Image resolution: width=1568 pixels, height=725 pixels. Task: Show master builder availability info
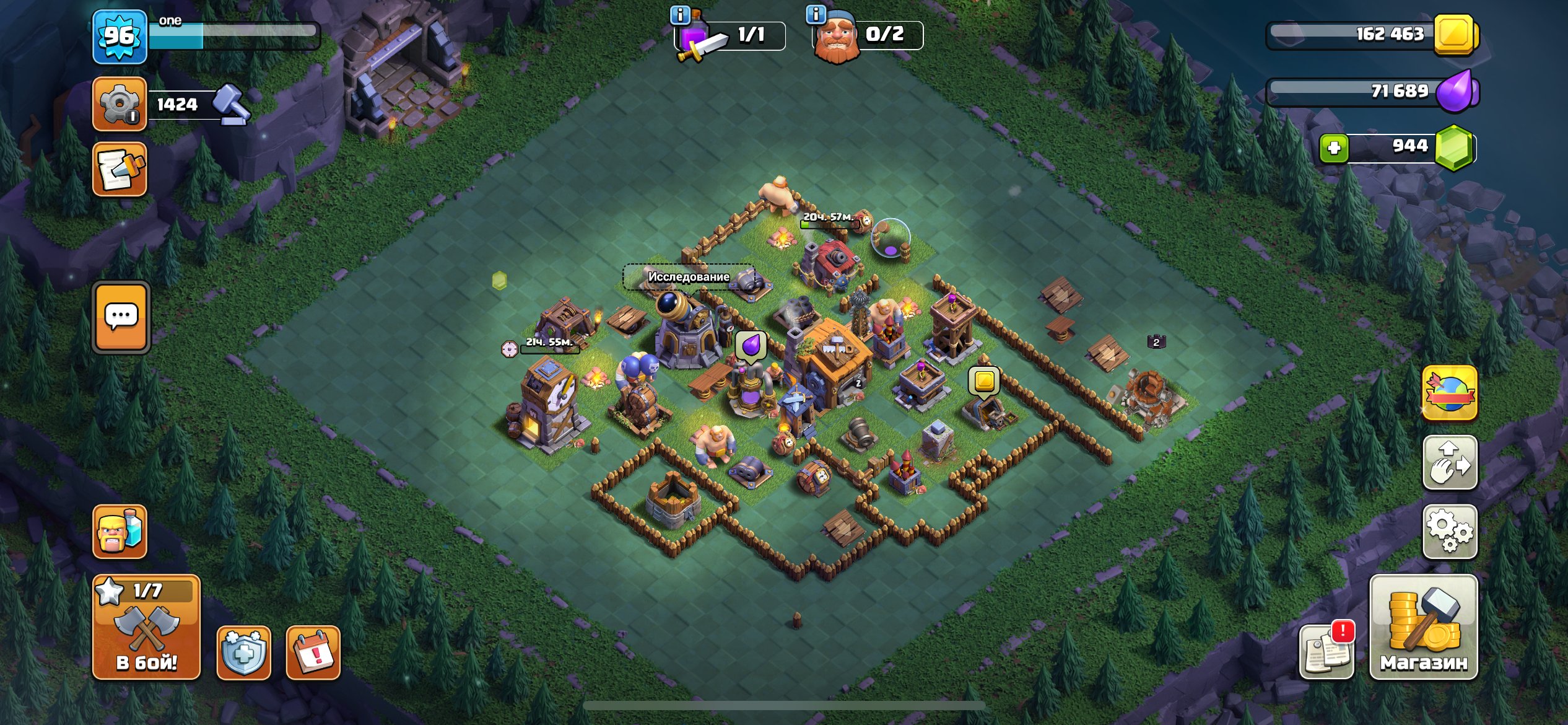tap(816, 14)
